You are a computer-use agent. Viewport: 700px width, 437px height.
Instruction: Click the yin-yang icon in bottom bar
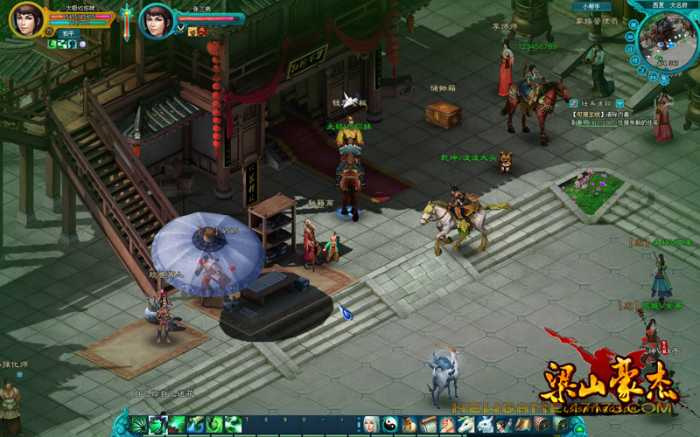pos(390,424)
